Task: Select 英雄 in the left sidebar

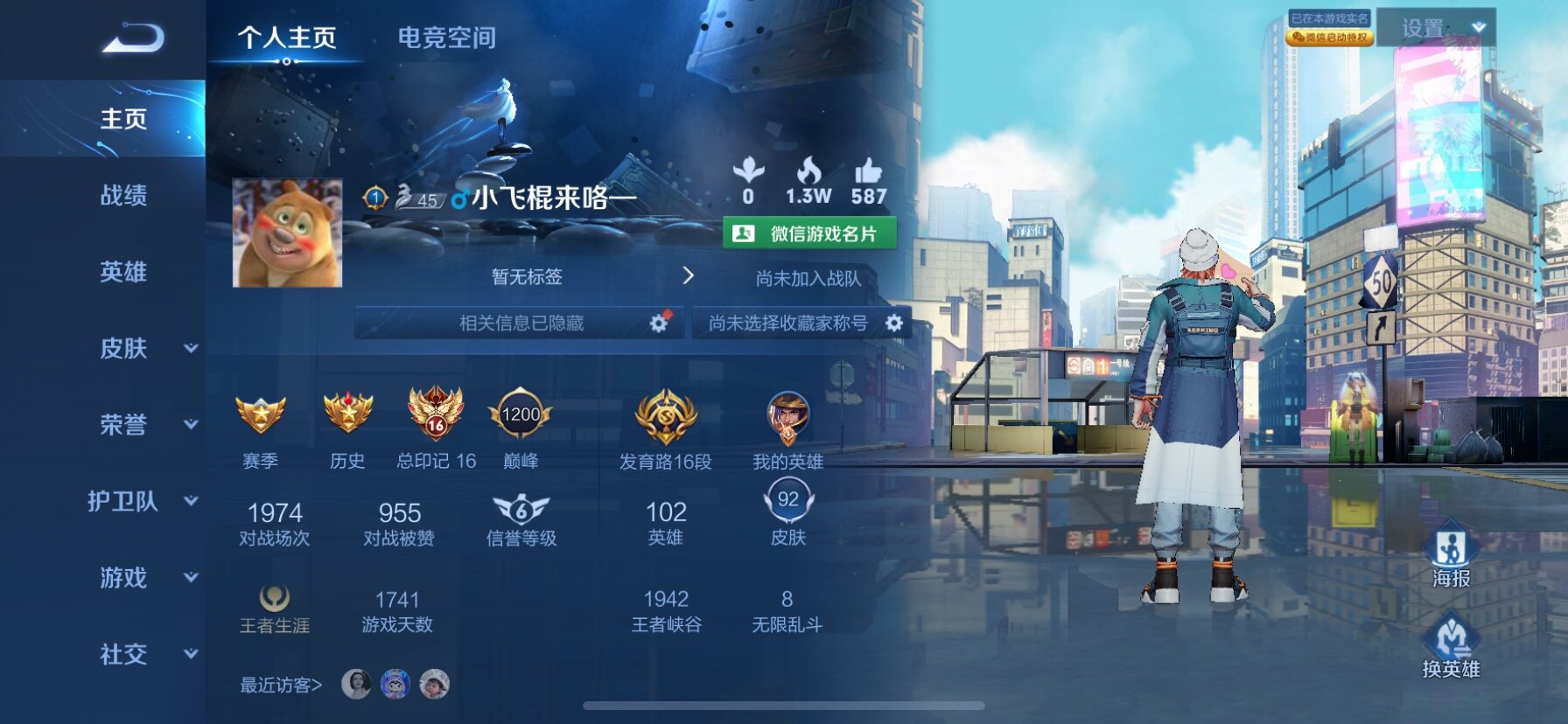Action: tap(123, 272)
